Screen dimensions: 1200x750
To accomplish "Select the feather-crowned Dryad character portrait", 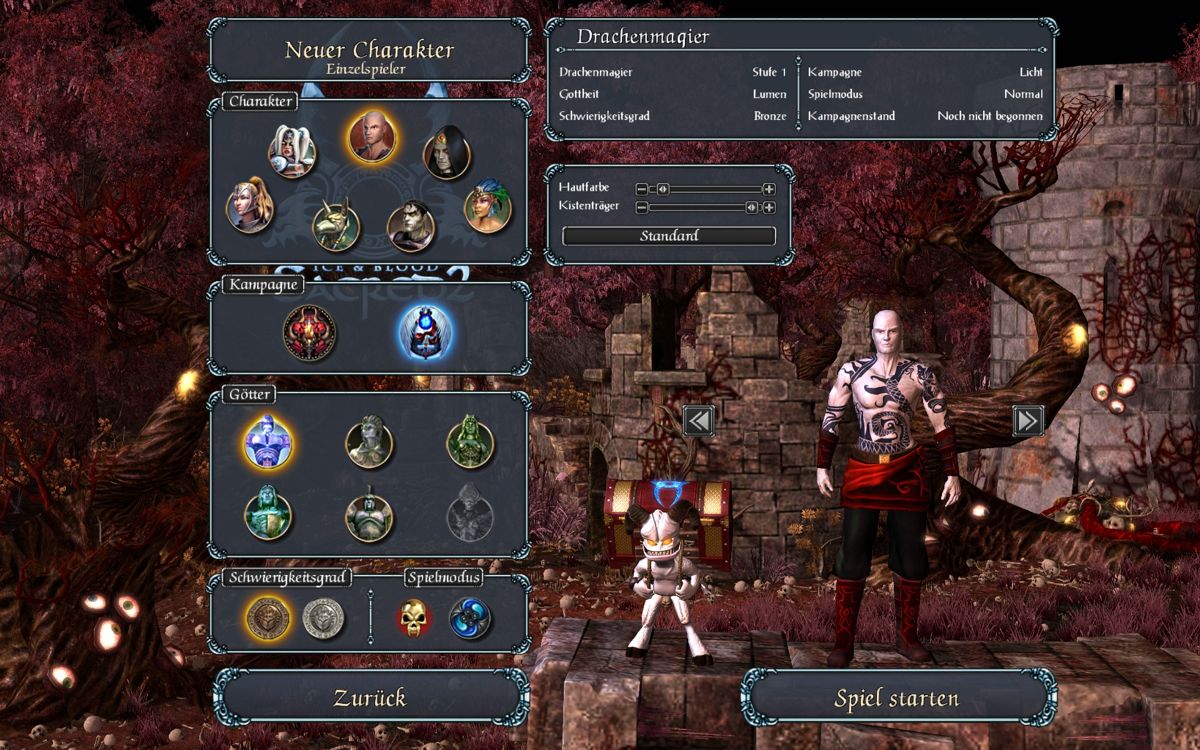I will [x=488, y=206].
